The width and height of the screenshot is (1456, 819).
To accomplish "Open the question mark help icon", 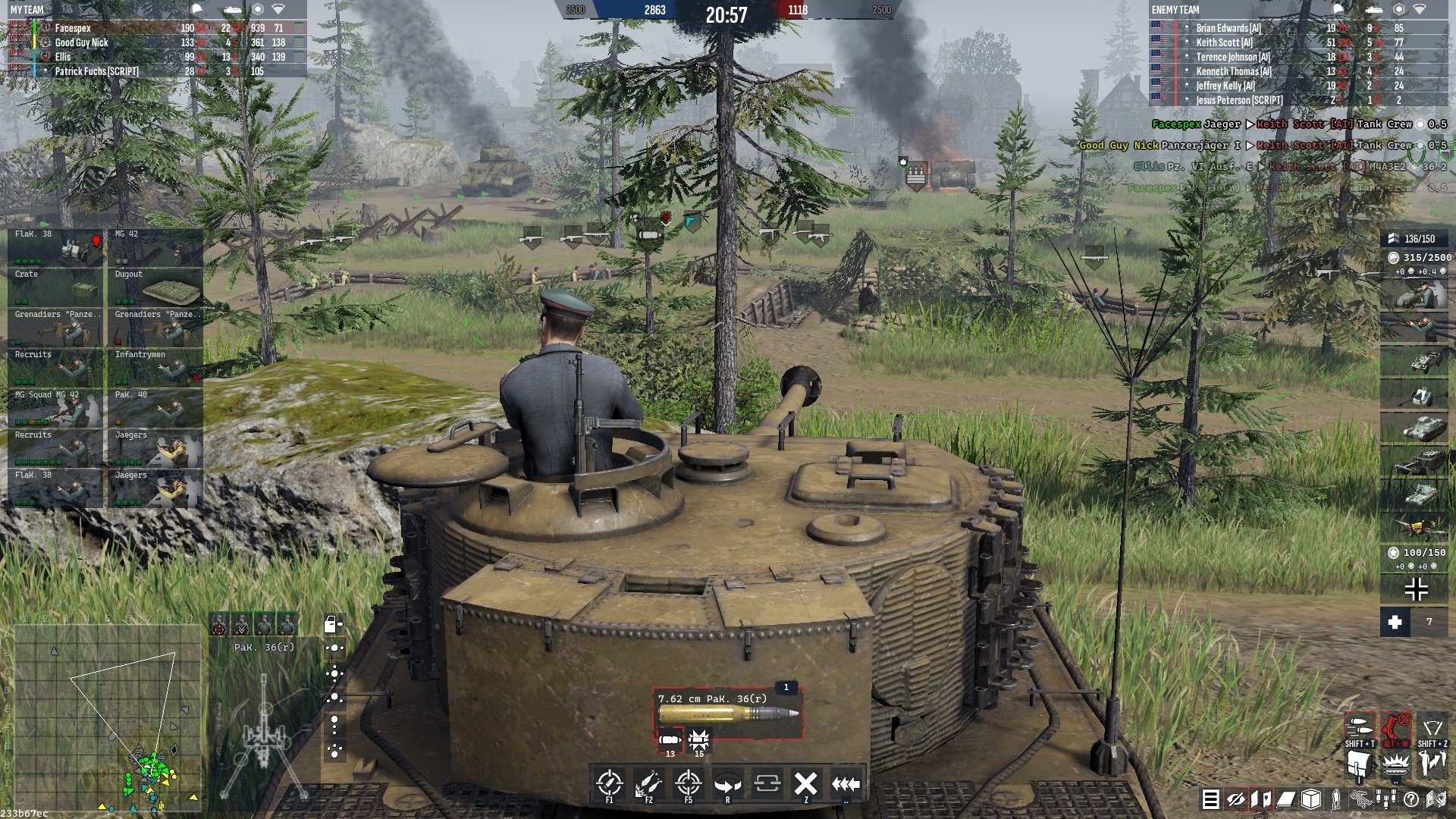I will pos(1411,799).
